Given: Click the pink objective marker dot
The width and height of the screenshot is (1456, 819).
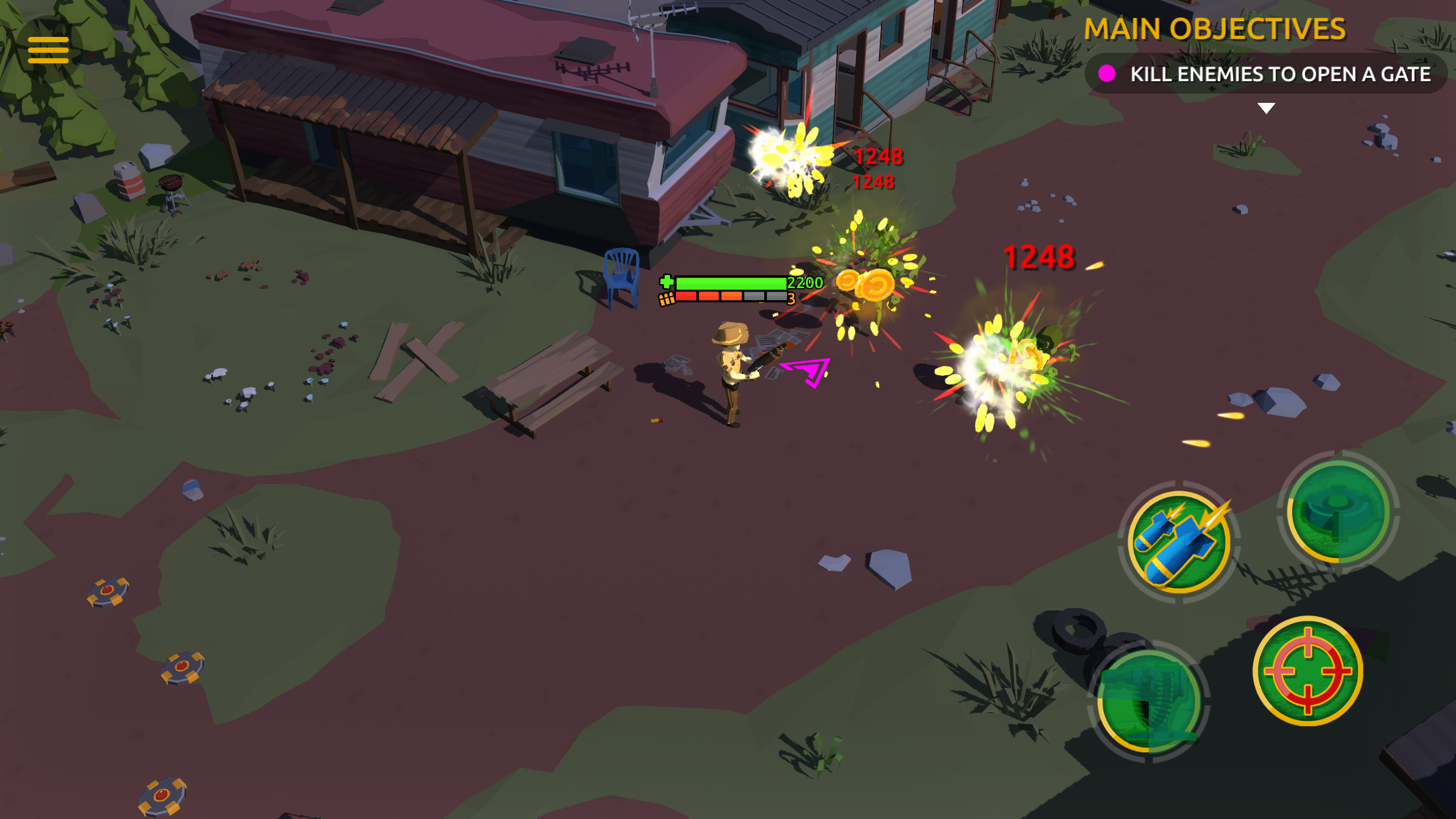Looking at the screenshot, I should (x=1108, y=75).
